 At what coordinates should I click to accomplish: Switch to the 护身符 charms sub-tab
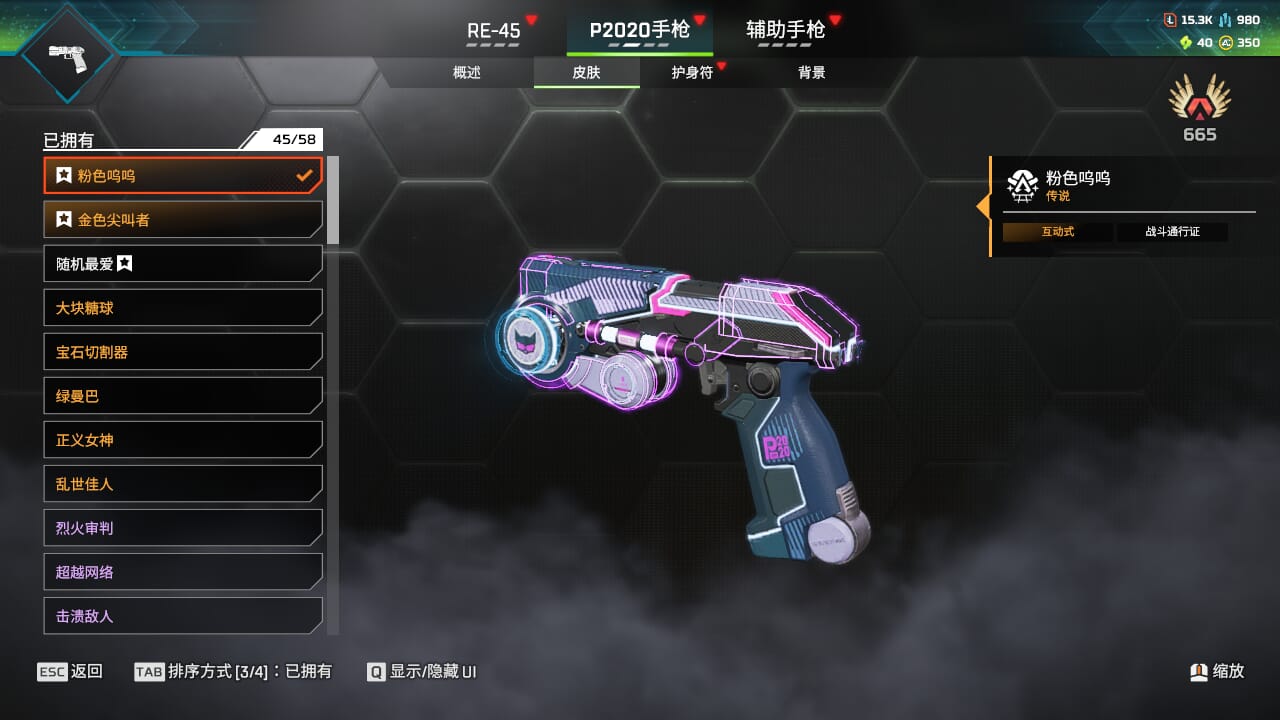tap(692, 72)
